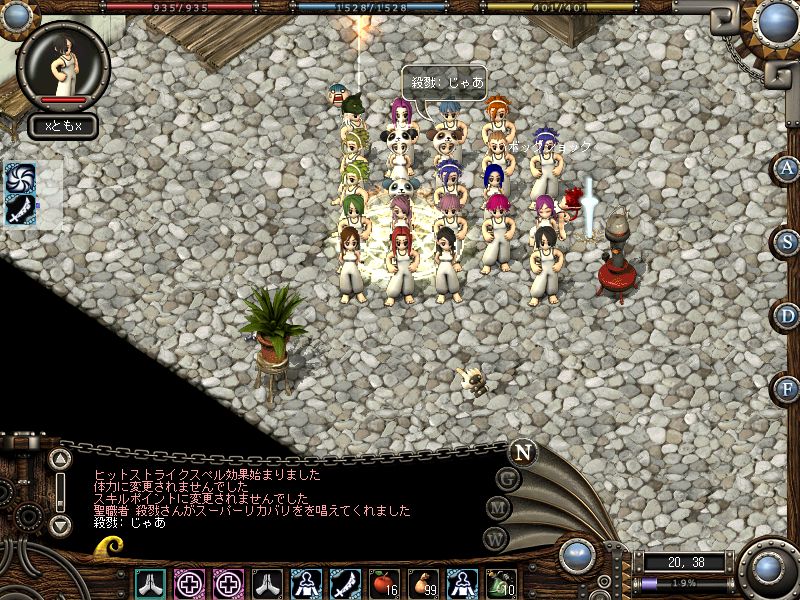Choose the M chat channel button

pyautogui.click(x=497, y=508)
